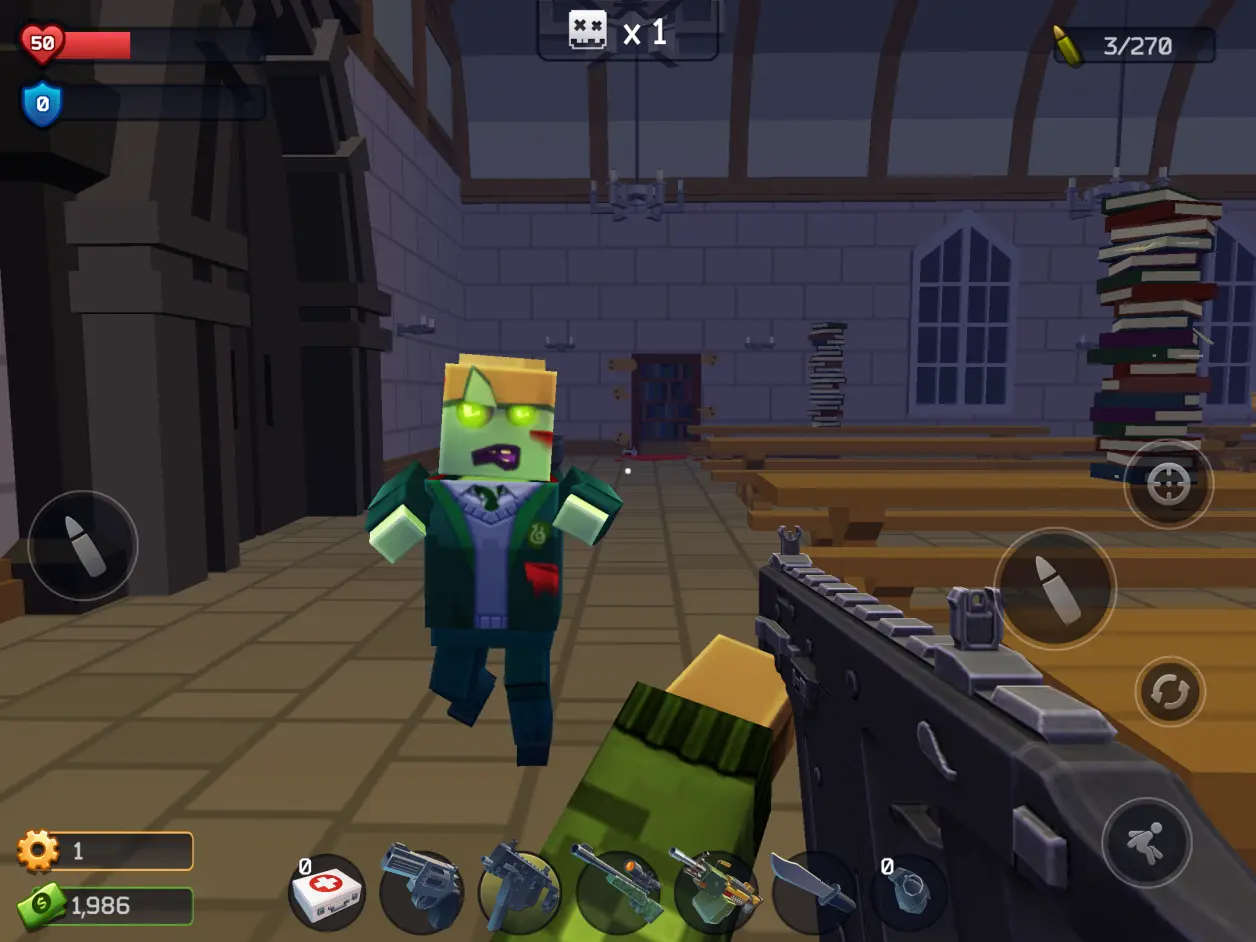Image resolution: width=1256 pixels, height=942 pixels.
Task: Reload with the circular arrows button
Action: click(1170, 692)
